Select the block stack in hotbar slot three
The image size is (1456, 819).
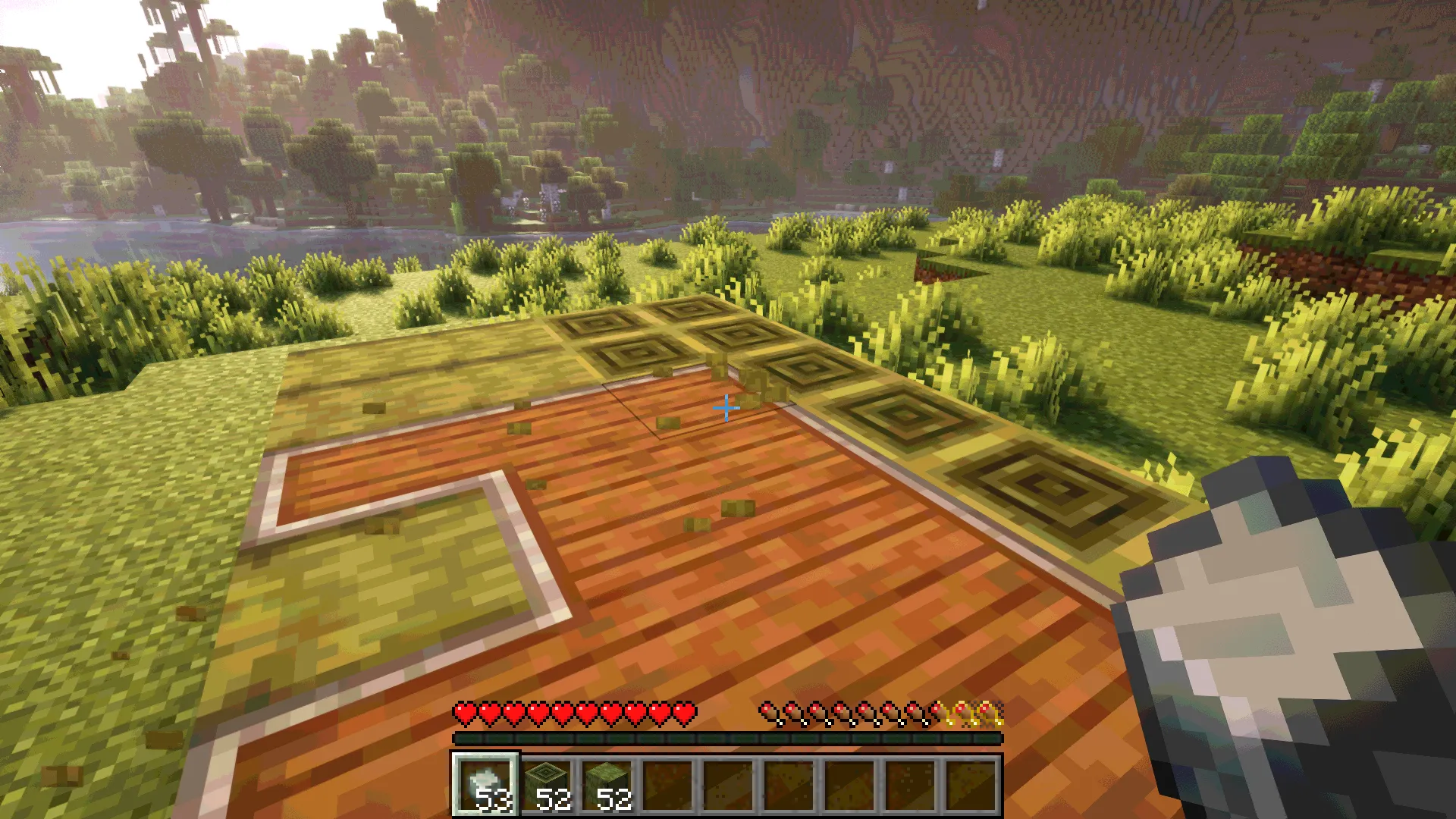(609, 785)
